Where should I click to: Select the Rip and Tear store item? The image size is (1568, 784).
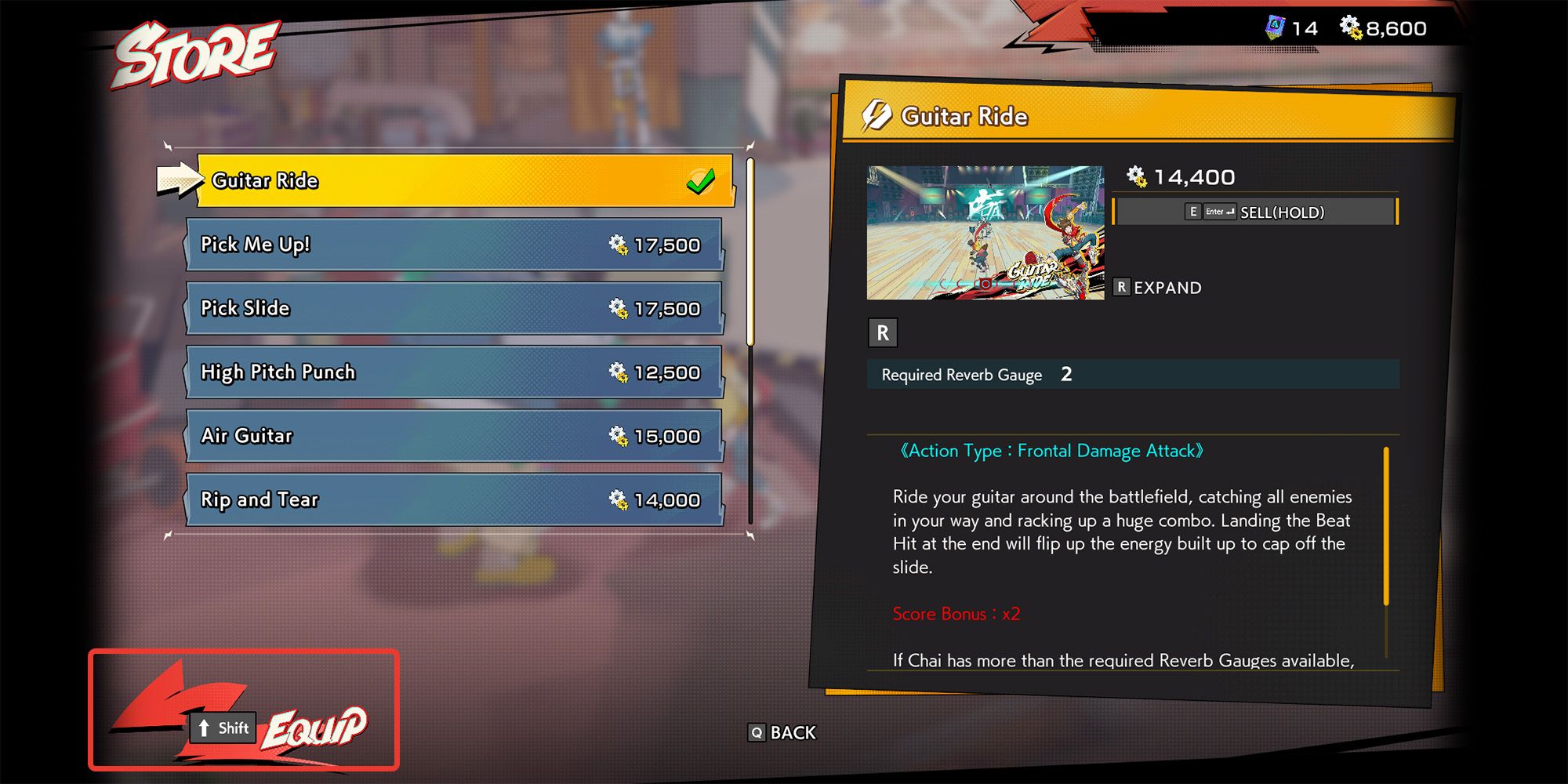(455, 499)
